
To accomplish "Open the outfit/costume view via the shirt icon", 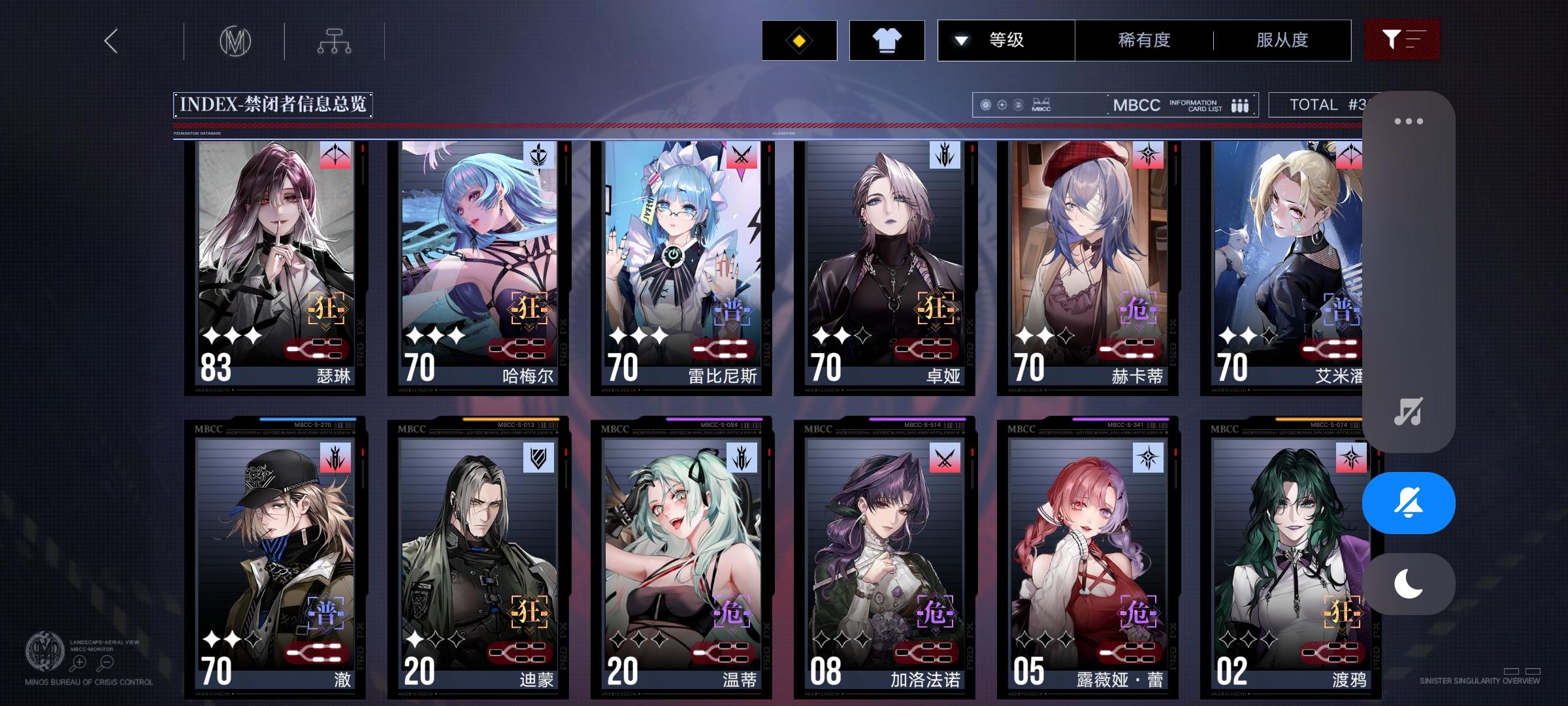I will click(887, 40).
